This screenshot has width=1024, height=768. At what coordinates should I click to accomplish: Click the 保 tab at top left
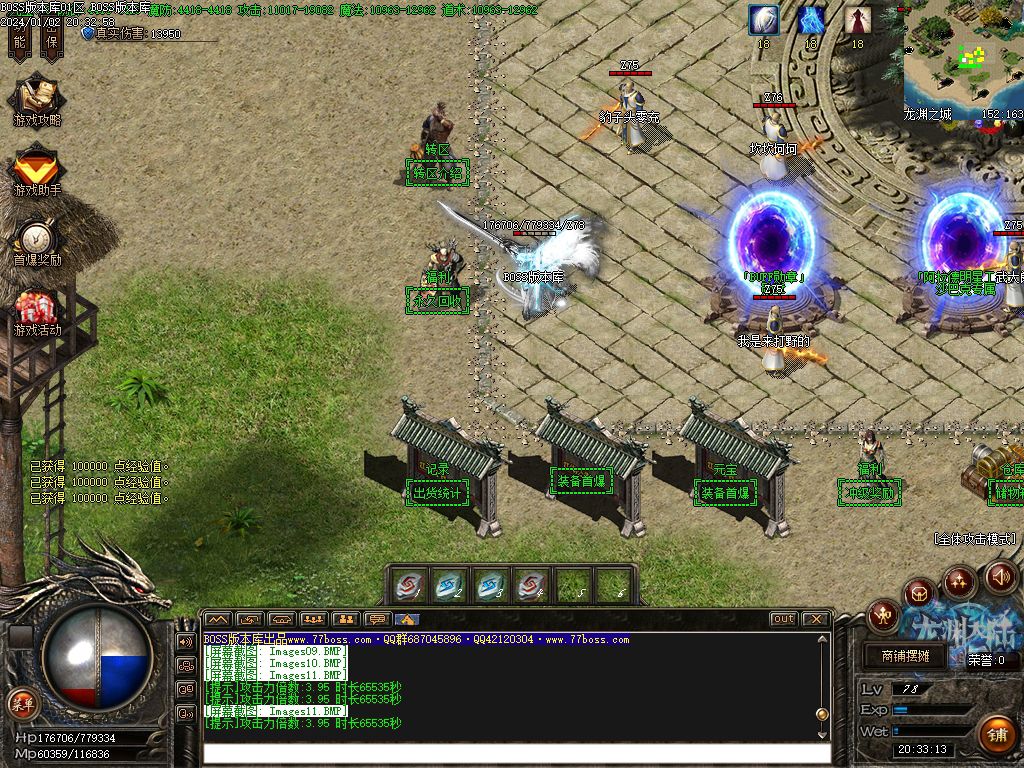(x=51, y=38)
